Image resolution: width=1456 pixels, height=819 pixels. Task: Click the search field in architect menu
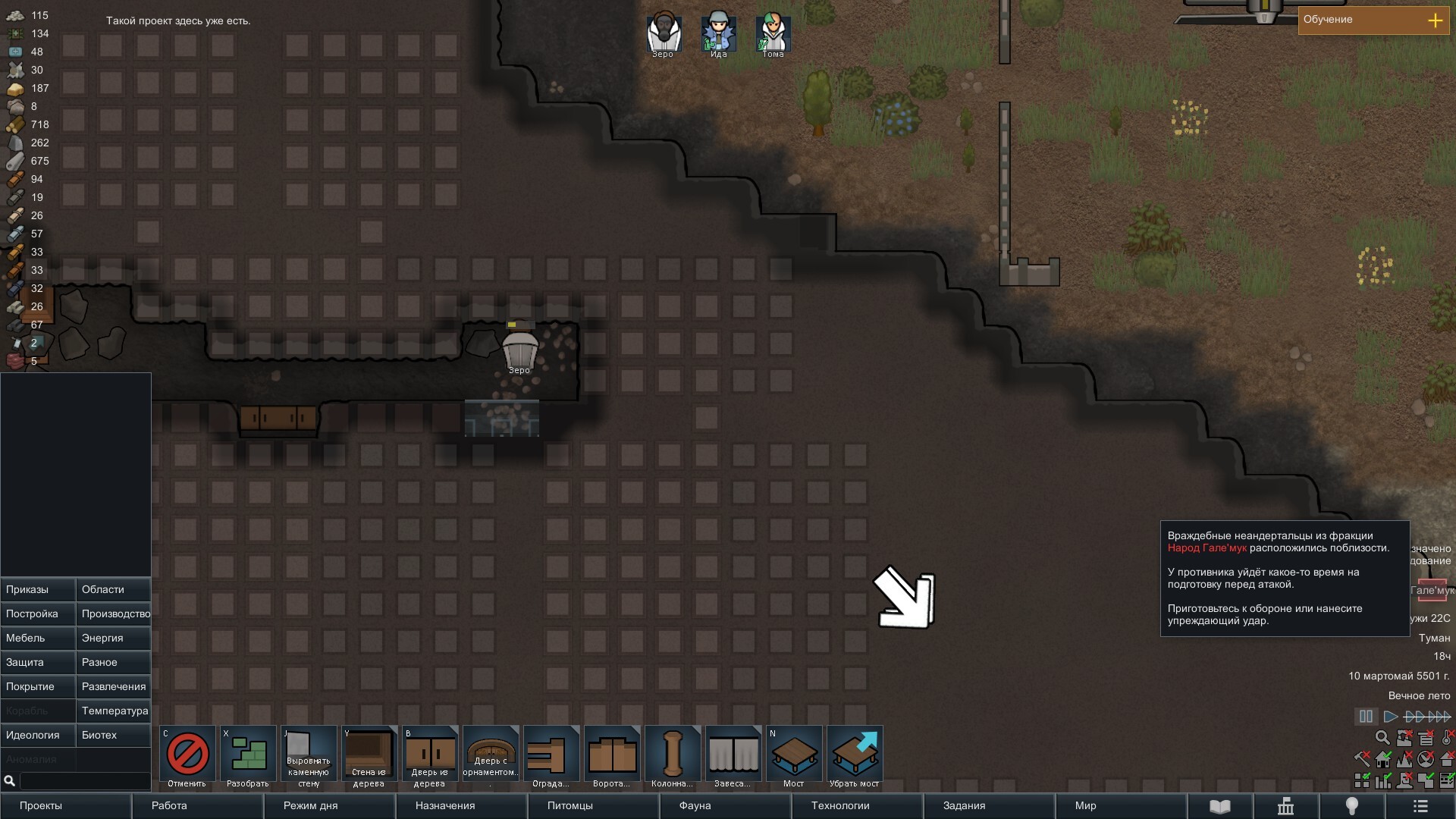coord(83,781)
